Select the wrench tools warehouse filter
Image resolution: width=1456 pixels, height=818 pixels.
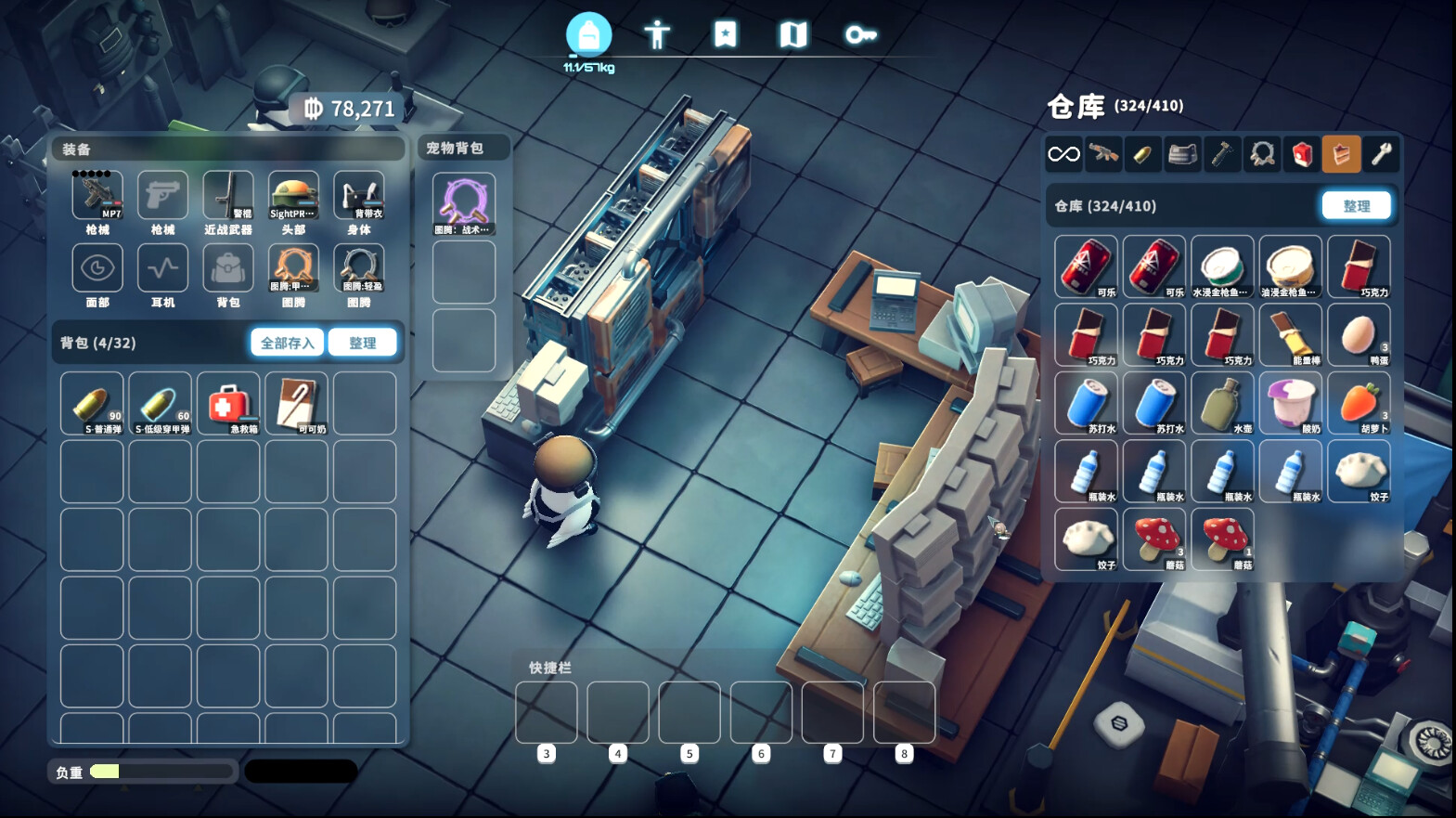pos(1381,154)
